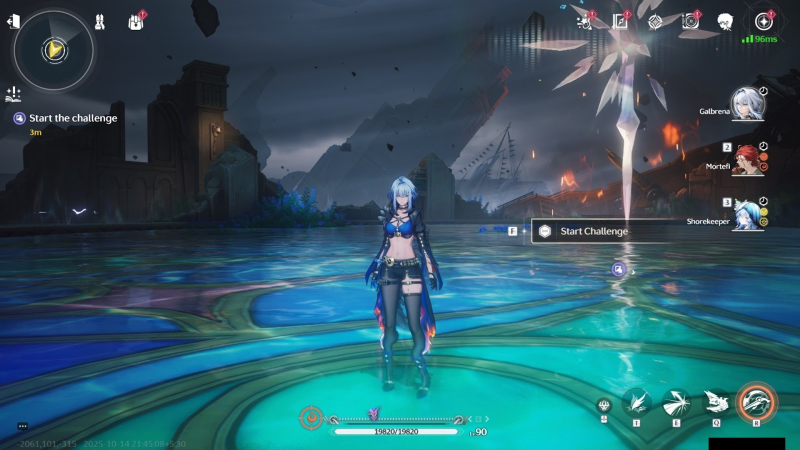Exit via the door icon
The height and width of the screenshot is (450, 800).
[13, 21]
